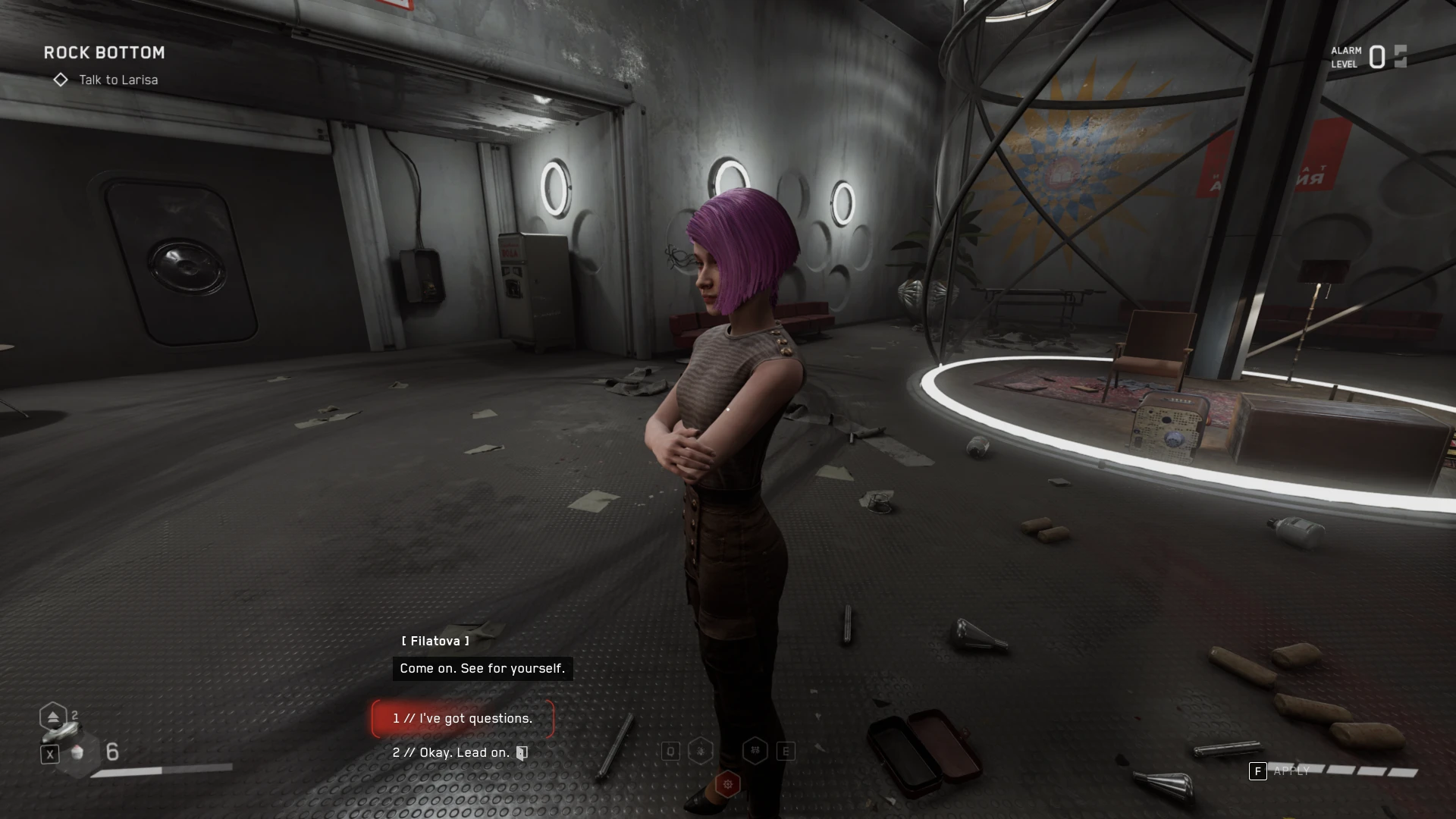Viewport: 1456px width, 819px height.
Task: Choose the "I've got questions." reply
Action: point(463,719)
